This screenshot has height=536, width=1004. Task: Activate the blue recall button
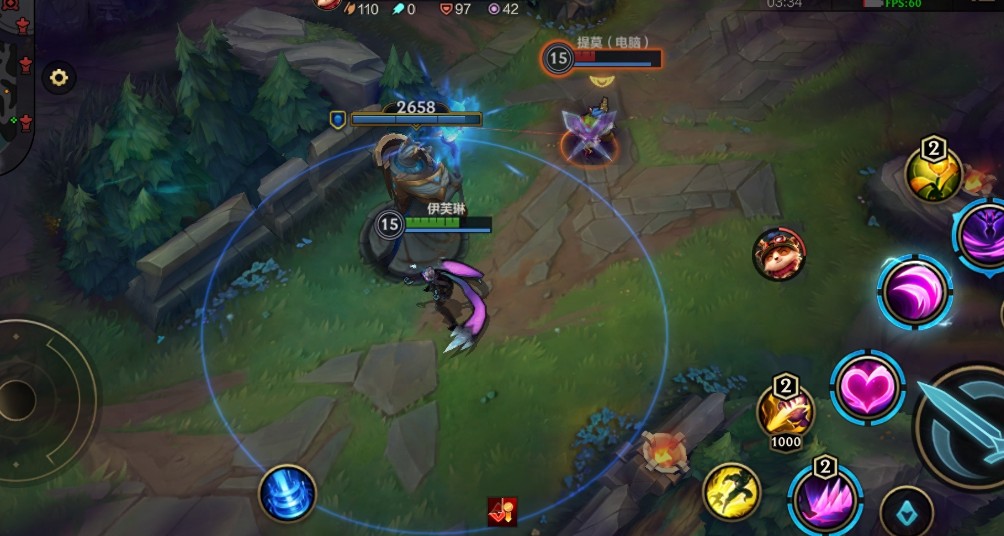[x=288, y=494]
